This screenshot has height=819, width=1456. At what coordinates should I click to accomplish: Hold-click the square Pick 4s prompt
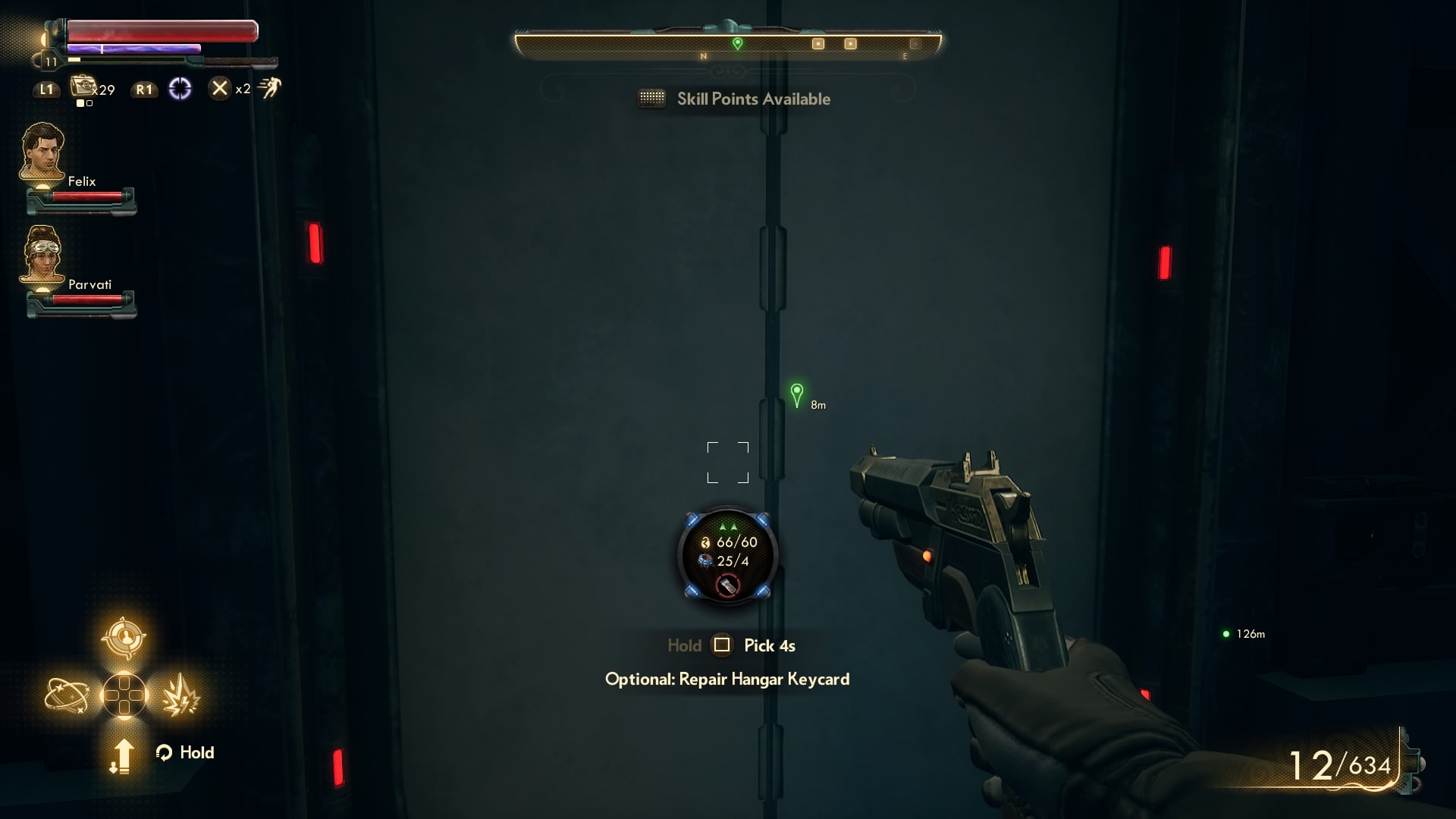[x=723, y=645]
